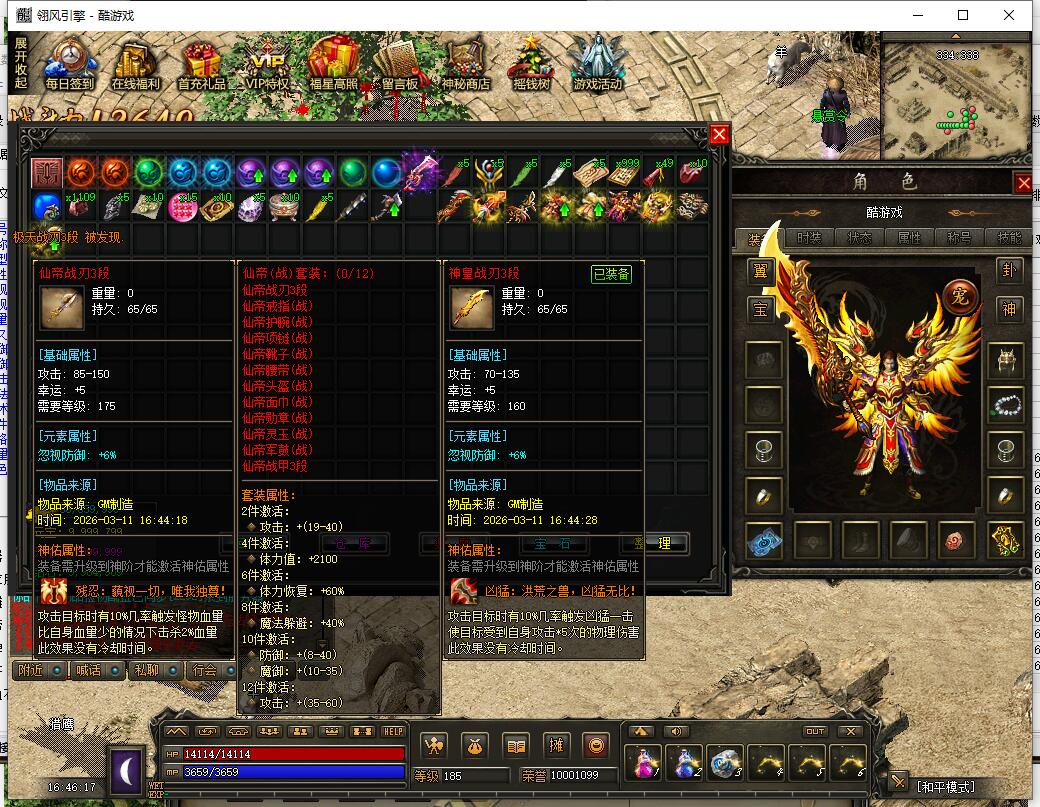The height and width of the screenshot is (807, 1040).
Task: Open the 神秘商店 mystery shop
Action: coord(465,65)
